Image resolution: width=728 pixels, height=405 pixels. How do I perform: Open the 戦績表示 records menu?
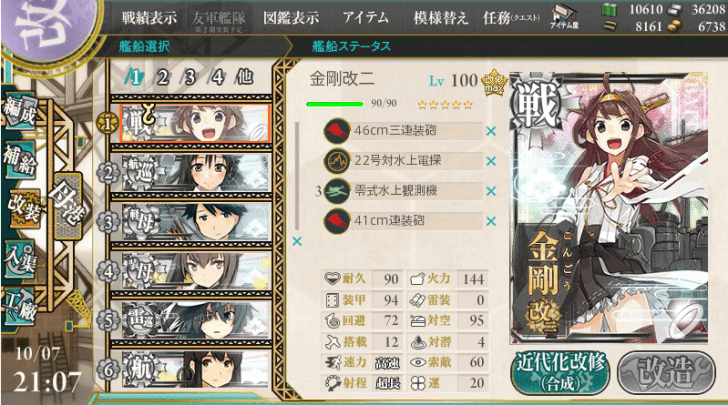pyautogui.click(x=149, y=17)
